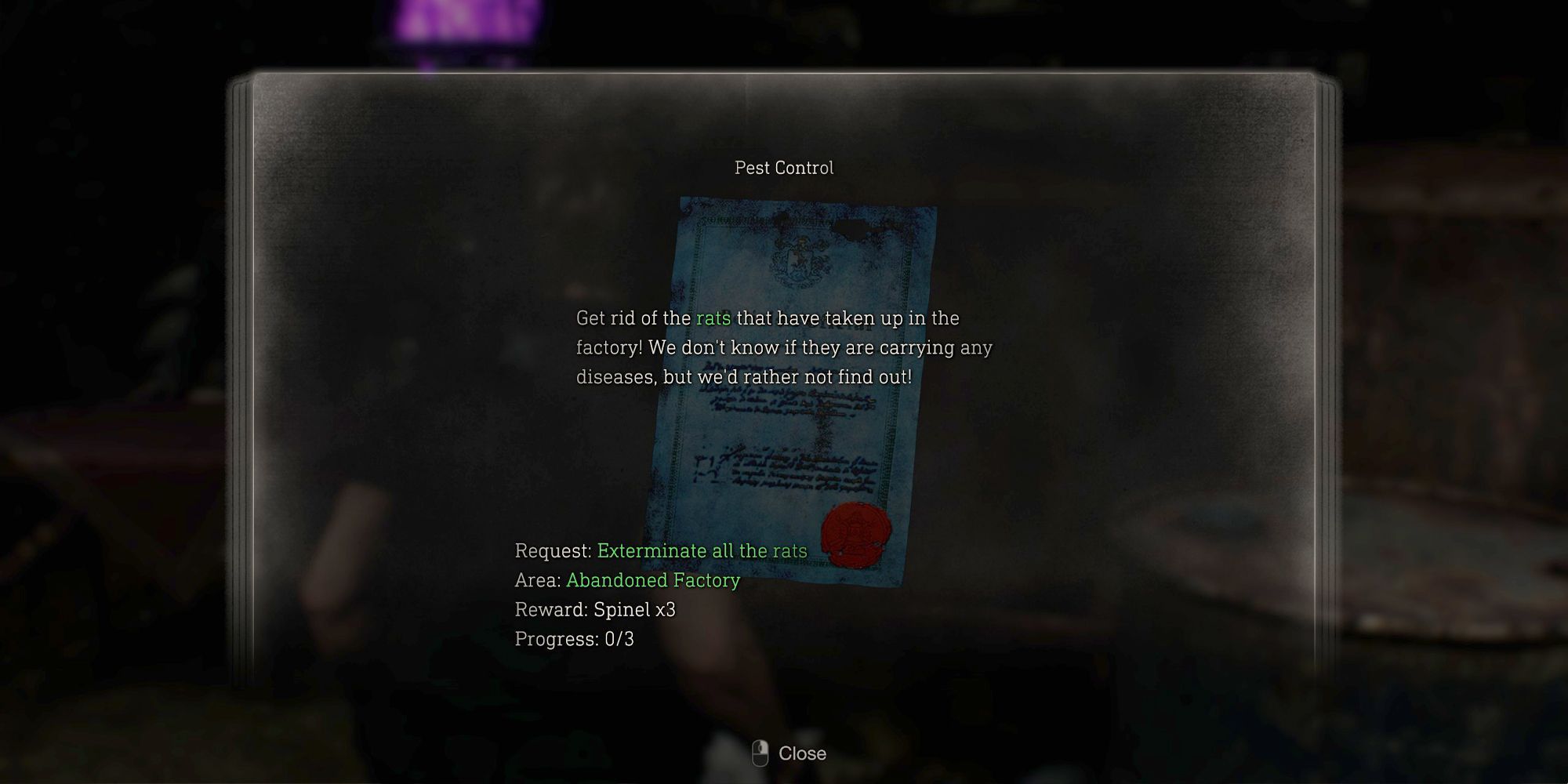Screen dimensions: 1568x784
Task: Click the mouse button icon near Close
Action: coord(759,753)
